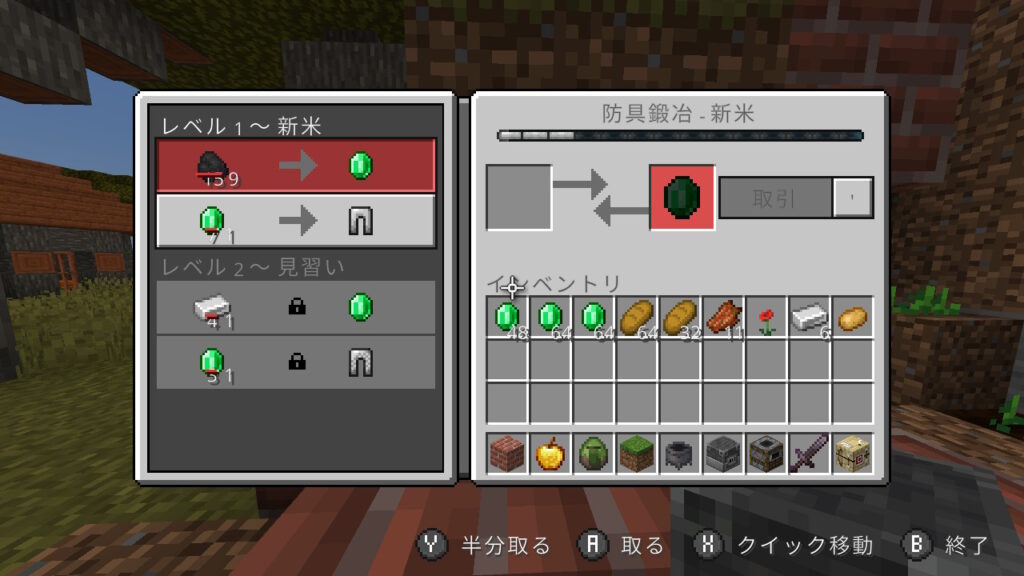This screenshot has height=576, width=1024.
Task: Select the coal for emerald trade
Action: [296, 165]
